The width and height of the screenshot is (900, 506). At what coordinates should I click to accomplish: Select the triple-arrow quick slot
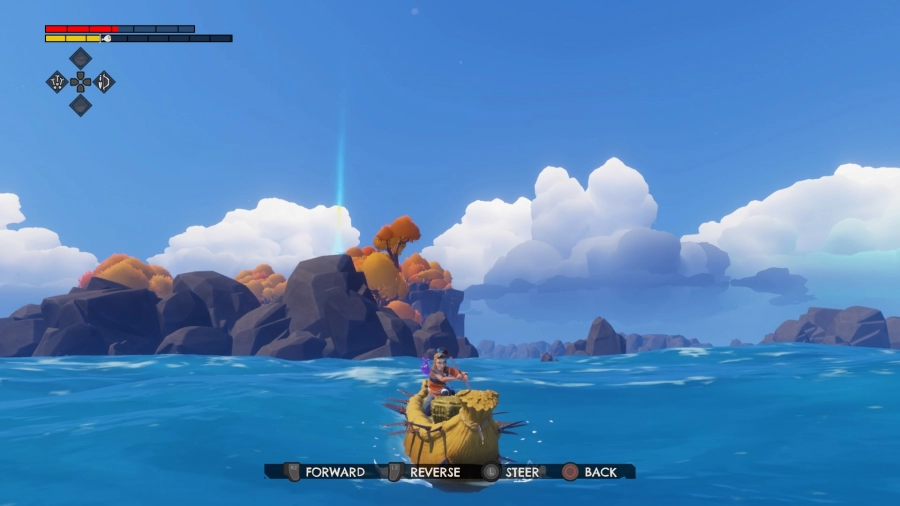coord(57,82)
